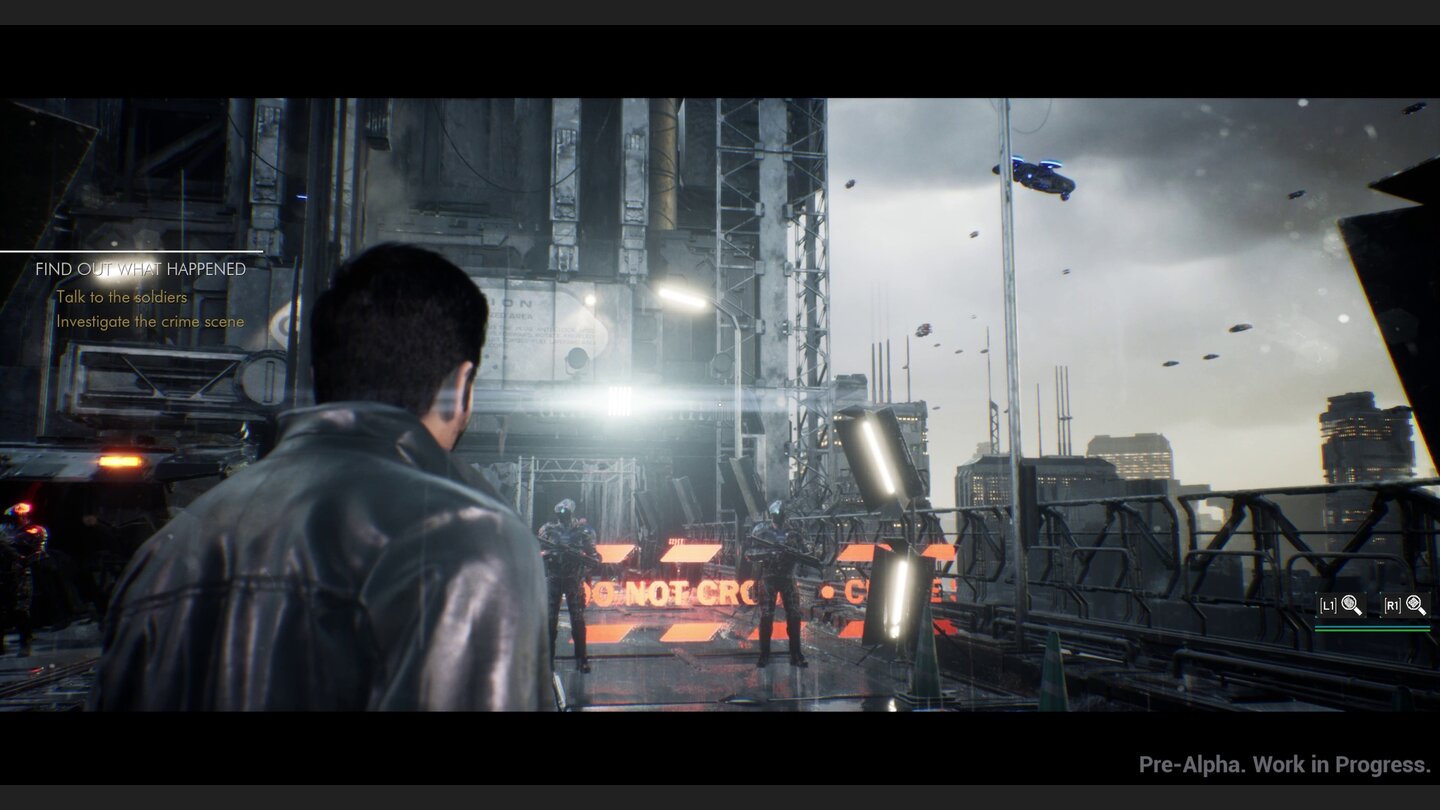Click the green progress bar under the scan icons
This screenshot has height=810, width=1440.
(x=1375, y=631)
